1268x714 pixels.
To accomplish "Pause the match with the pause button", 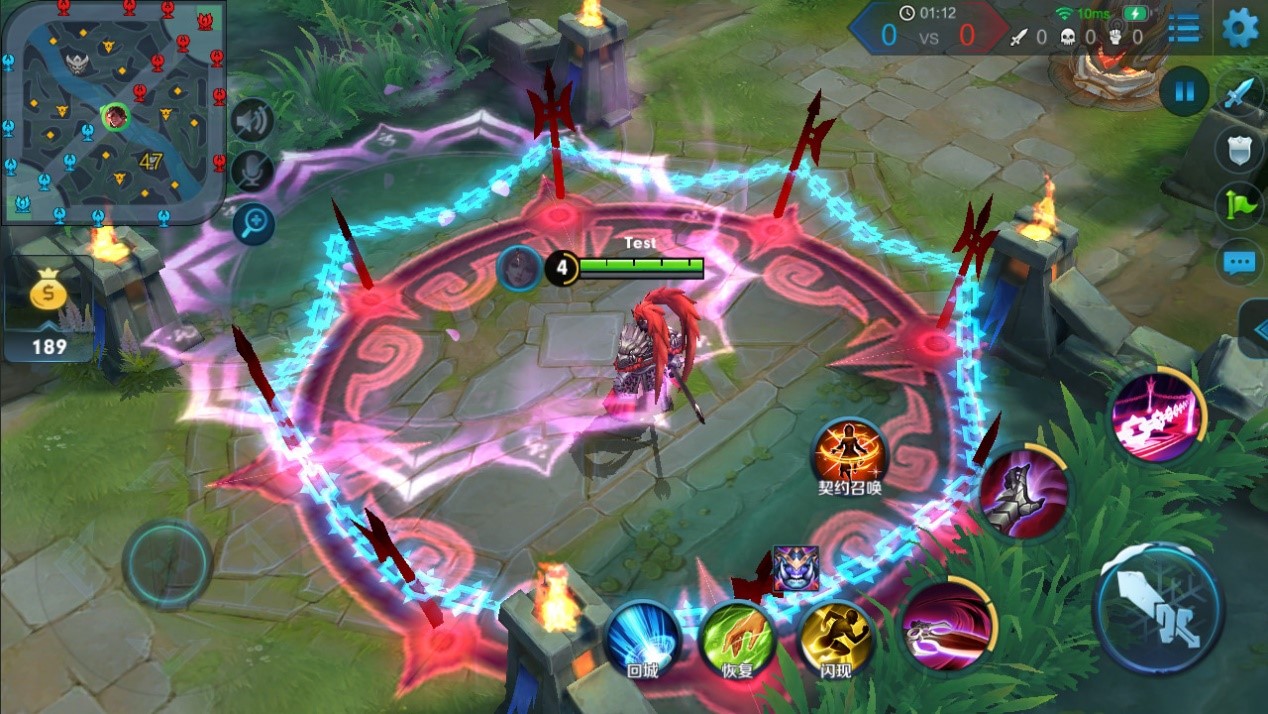I will pos(1185,92).
